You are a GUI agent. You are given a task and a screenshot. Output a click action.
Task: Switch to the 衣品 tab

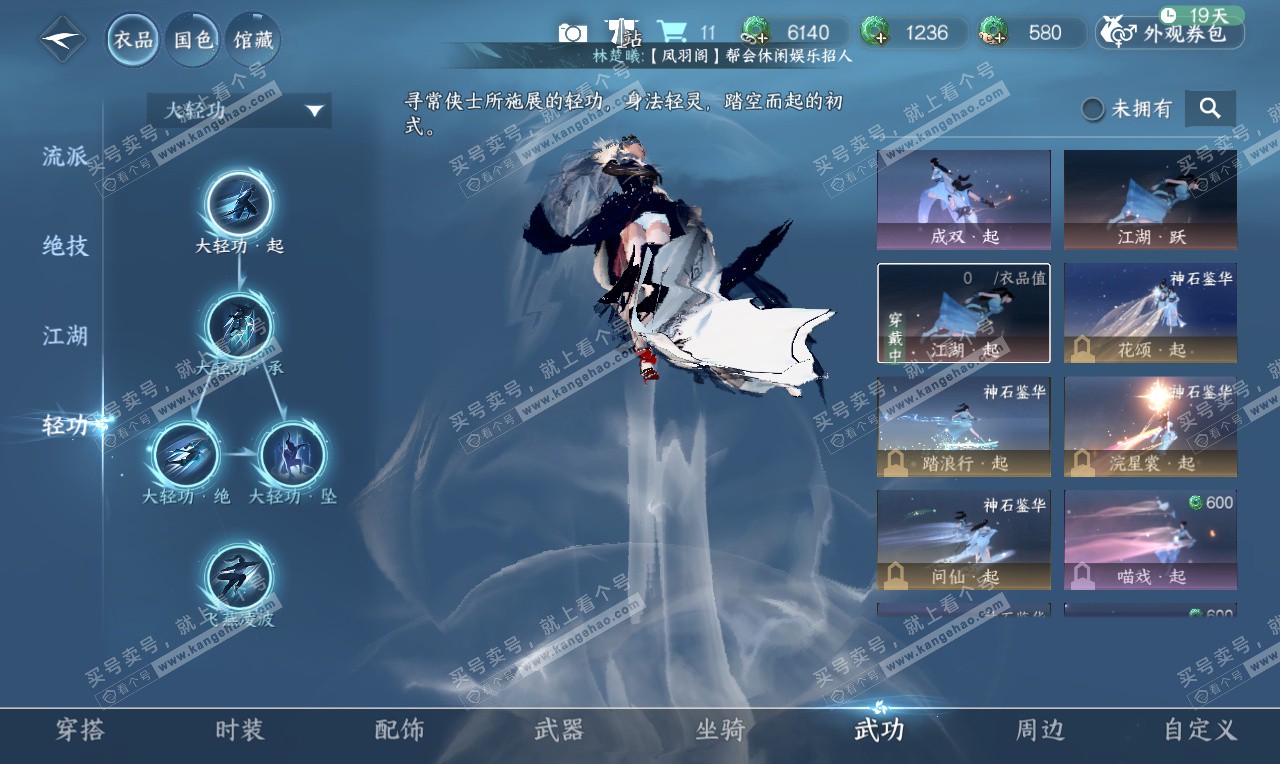coord(133,40)
